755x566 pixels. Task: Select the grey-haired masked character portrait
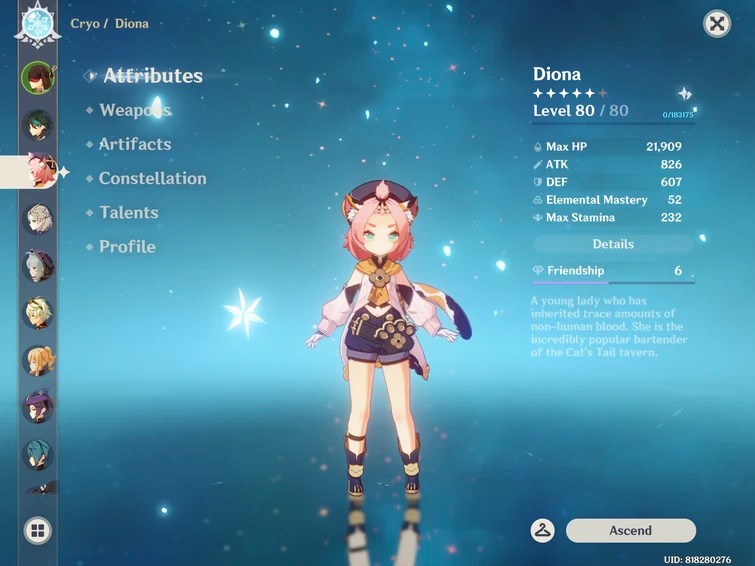point(38,265)
